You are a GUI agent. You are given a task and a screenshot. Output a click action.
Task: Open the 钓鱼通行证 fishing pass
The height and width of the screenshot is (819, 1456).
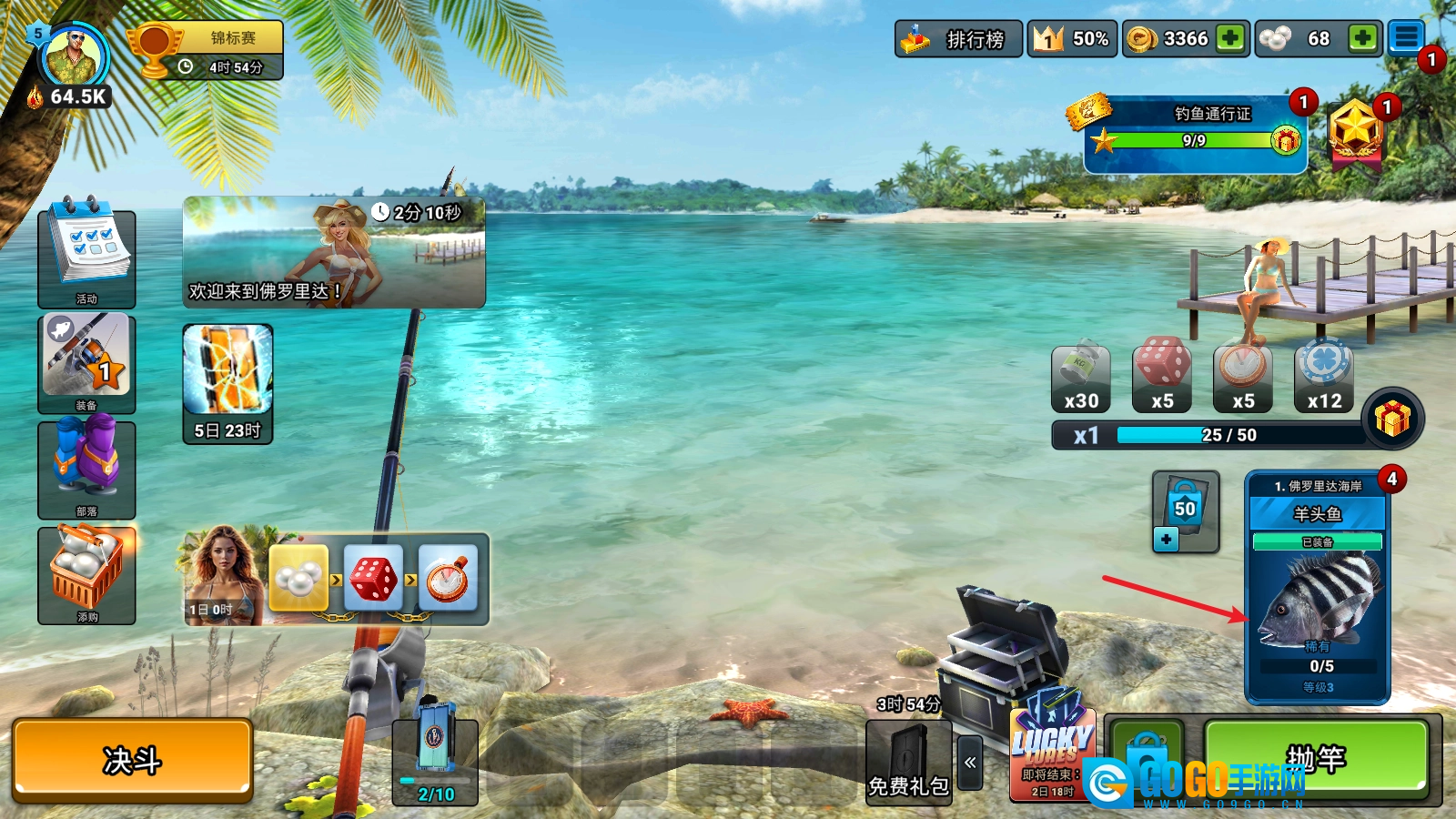[1195, 133]
